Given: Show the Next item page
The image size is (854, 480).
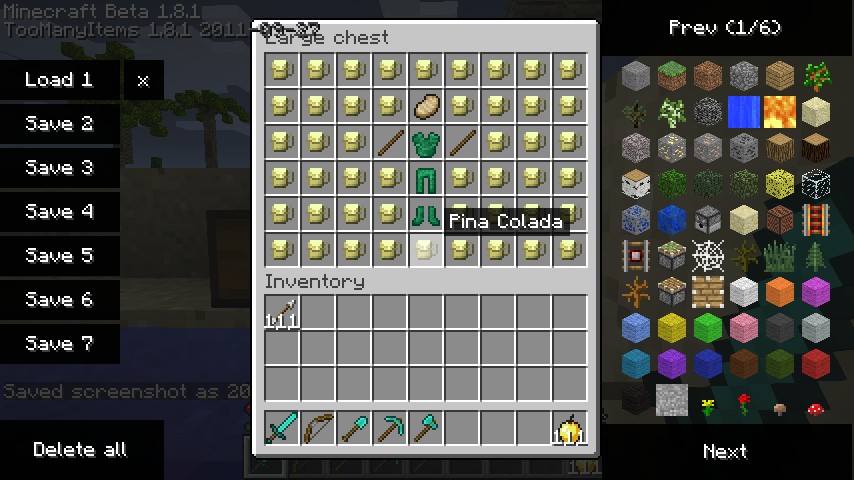Looking at the screenshot, I should pos(725,451).
